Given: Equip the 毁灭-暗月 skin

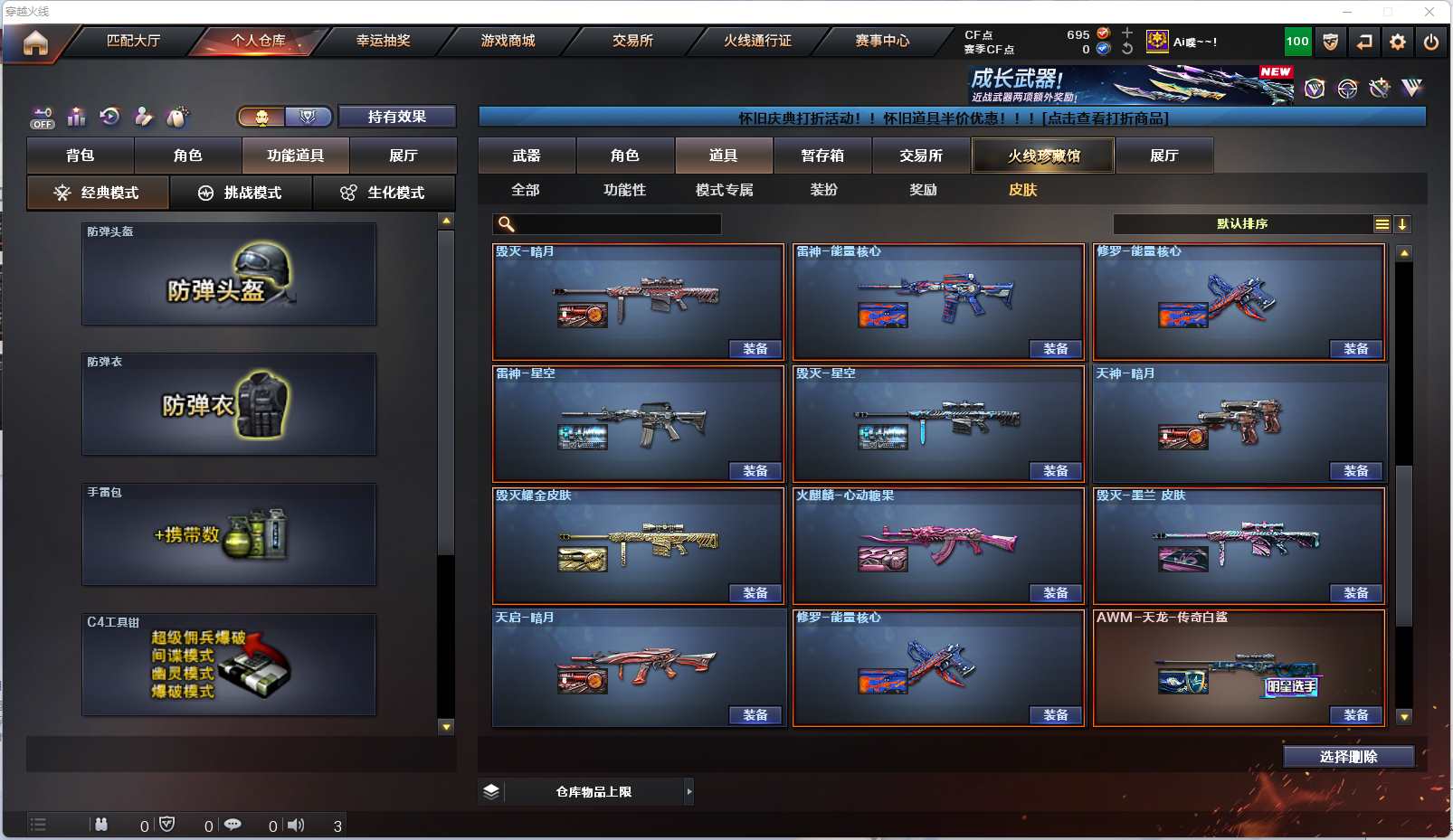Looking at the screenshot, I should coord(755,349).
